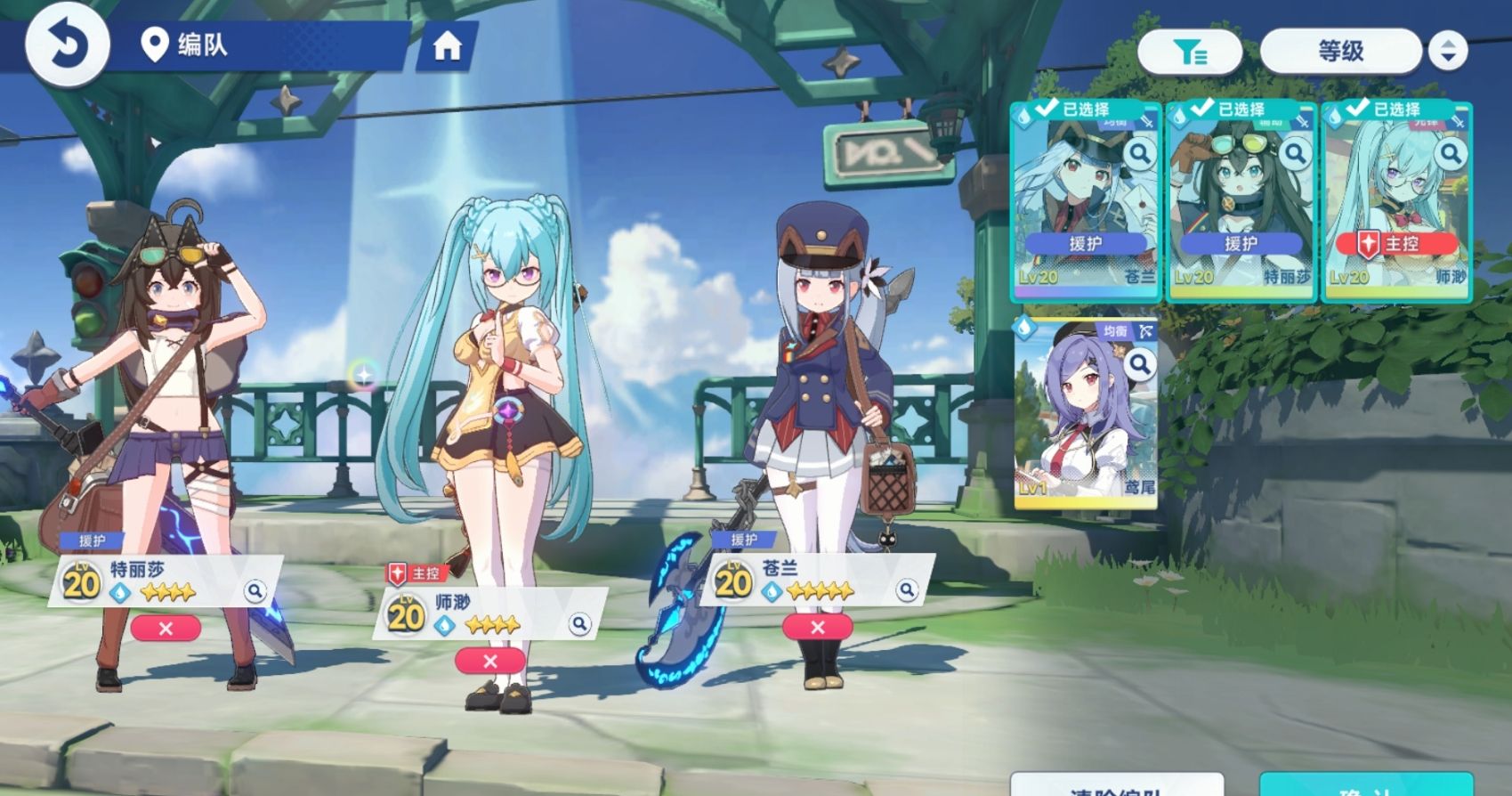Remove 苍兰 from the team
The height and width of the screenshot is (796, 1512).
pyautogui.click(x=817, y=628)
